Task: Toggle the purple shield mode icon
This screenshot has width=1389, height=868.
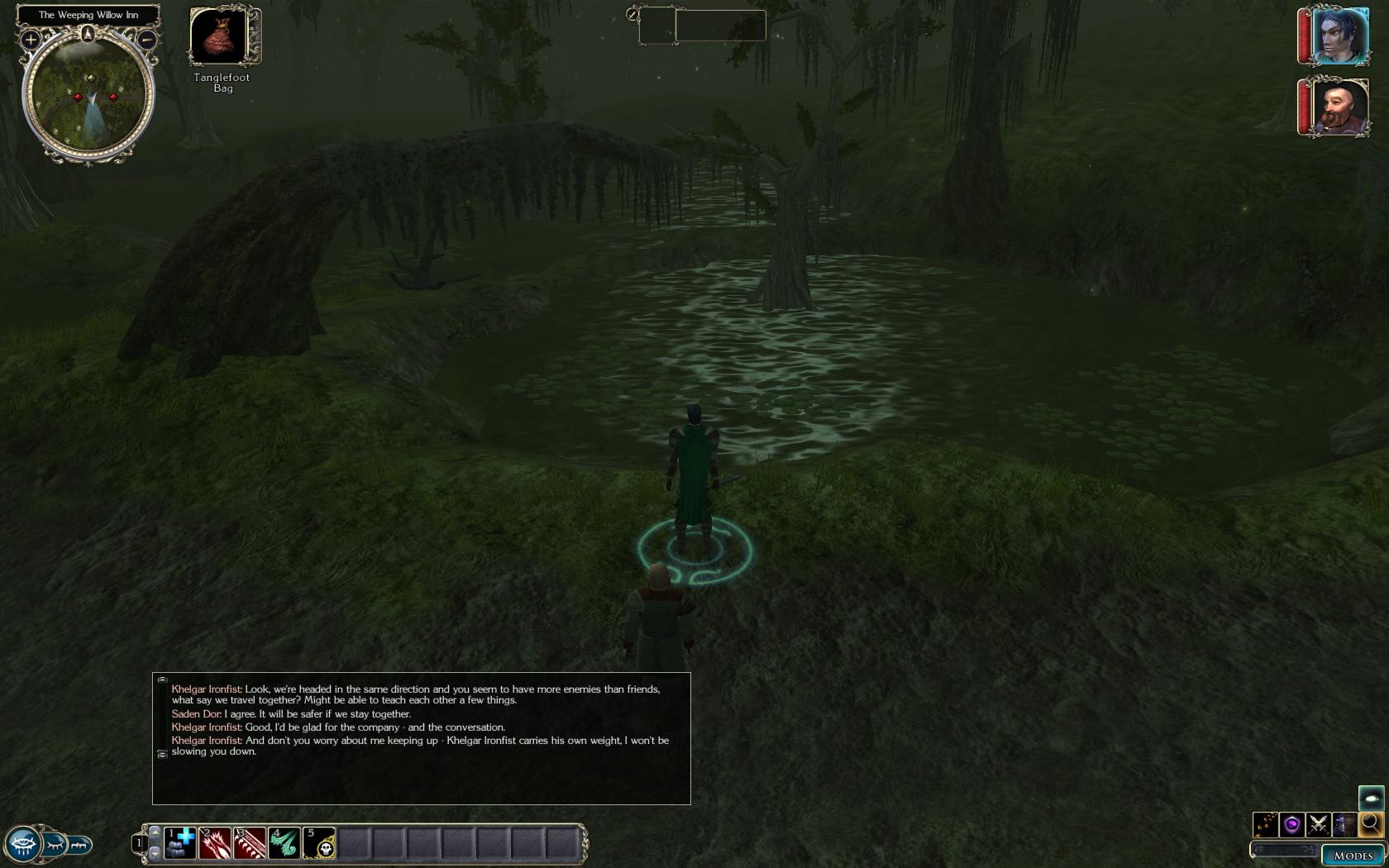Action: coord(1292,824)
